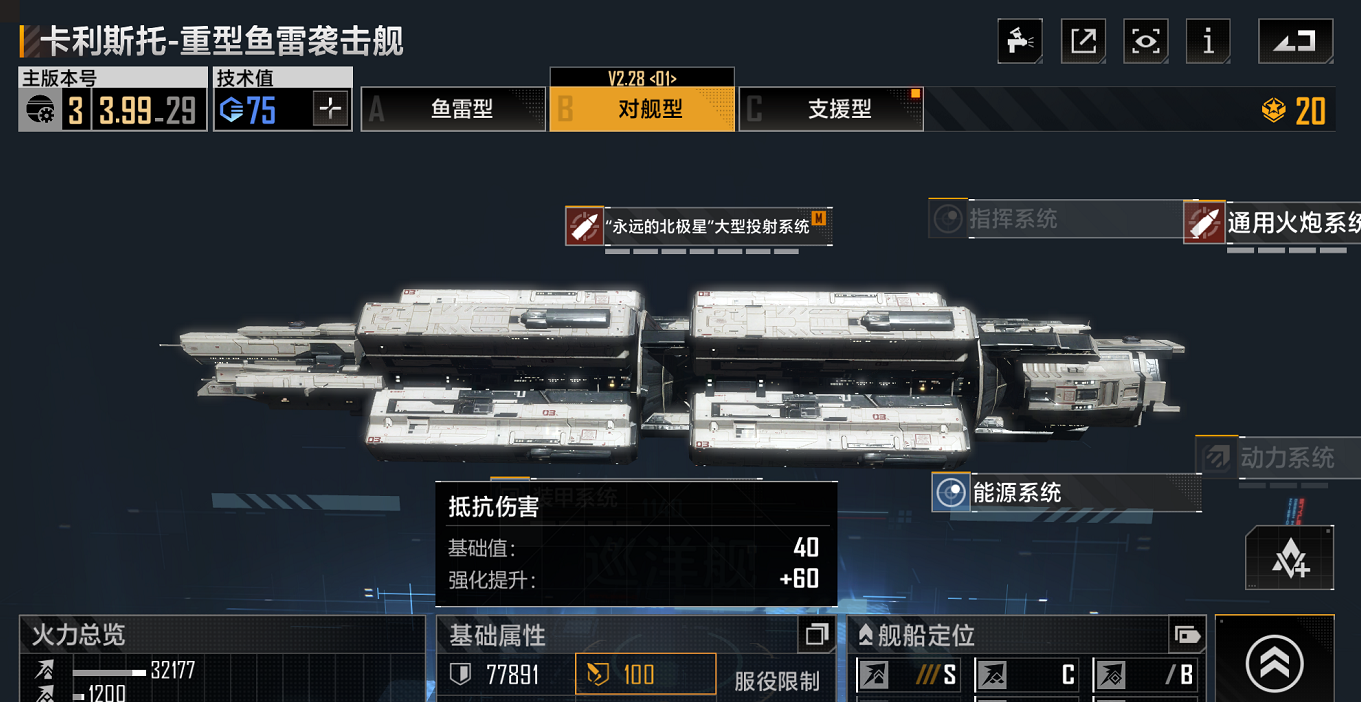Open the star enhancement plus button

click(x=1289, y=559)
